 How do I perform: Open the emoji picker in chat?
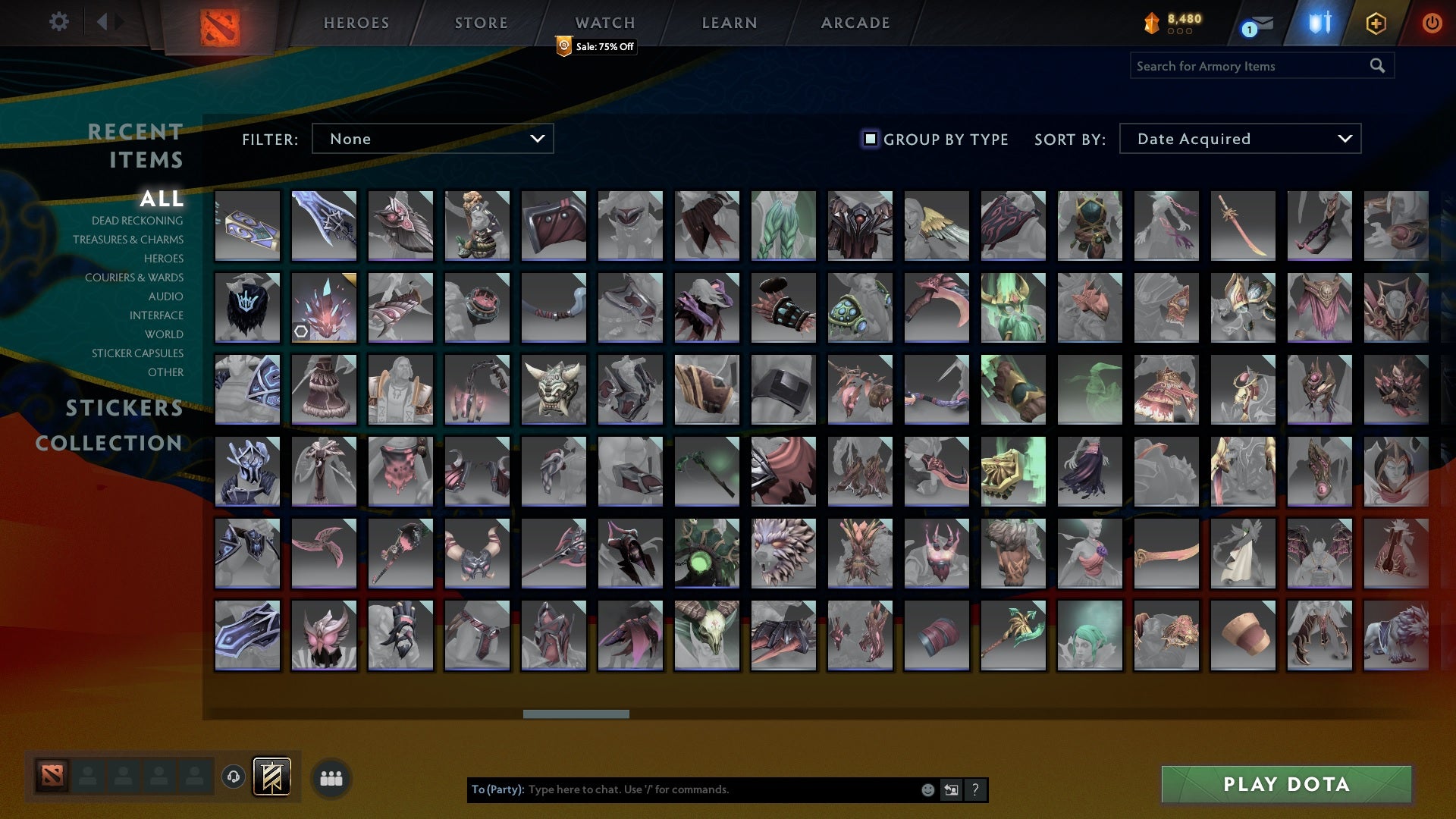tap(927, 789)
